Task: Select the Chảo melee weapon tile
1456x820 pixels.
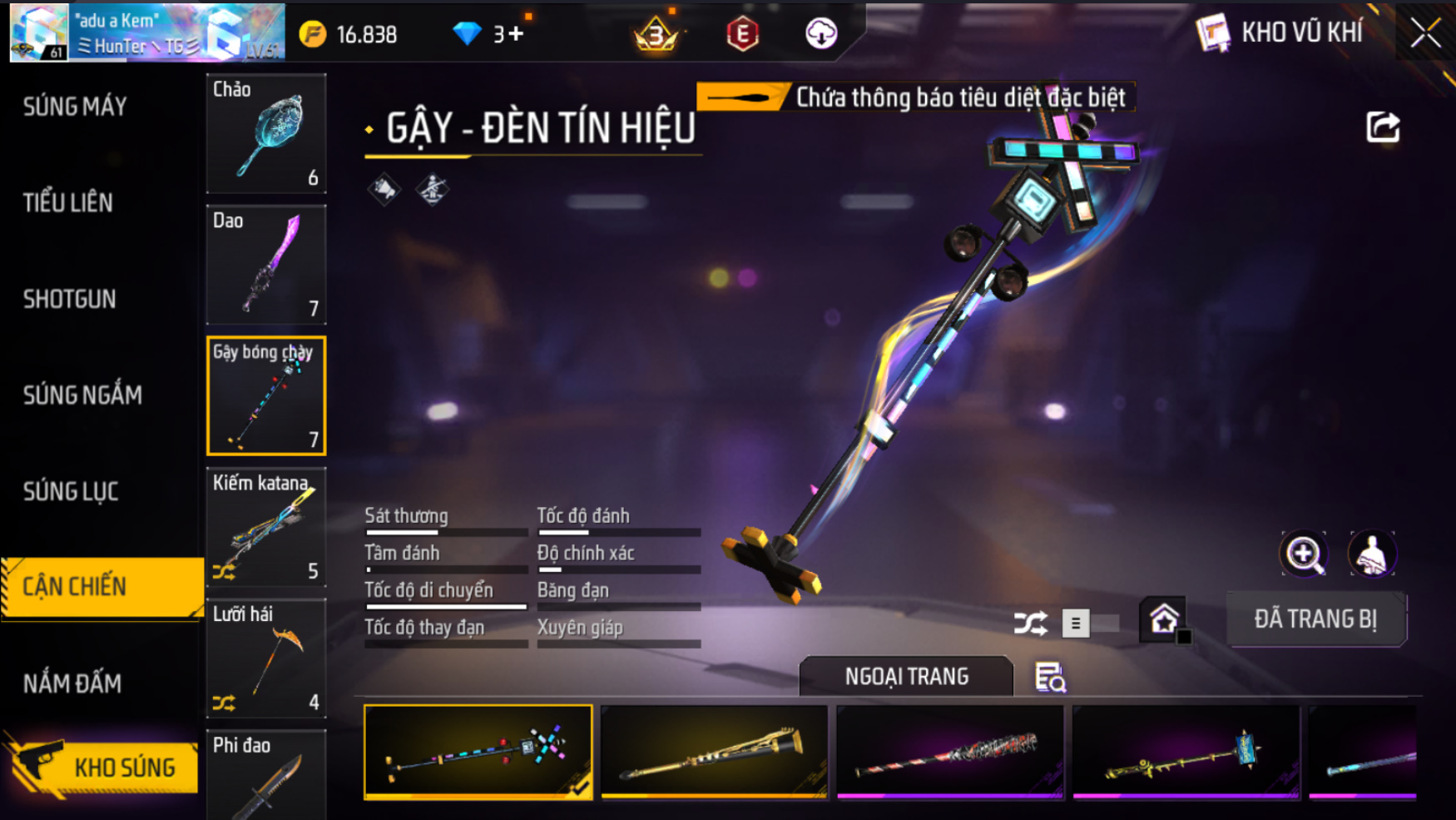Action: [x=266, y=133]
